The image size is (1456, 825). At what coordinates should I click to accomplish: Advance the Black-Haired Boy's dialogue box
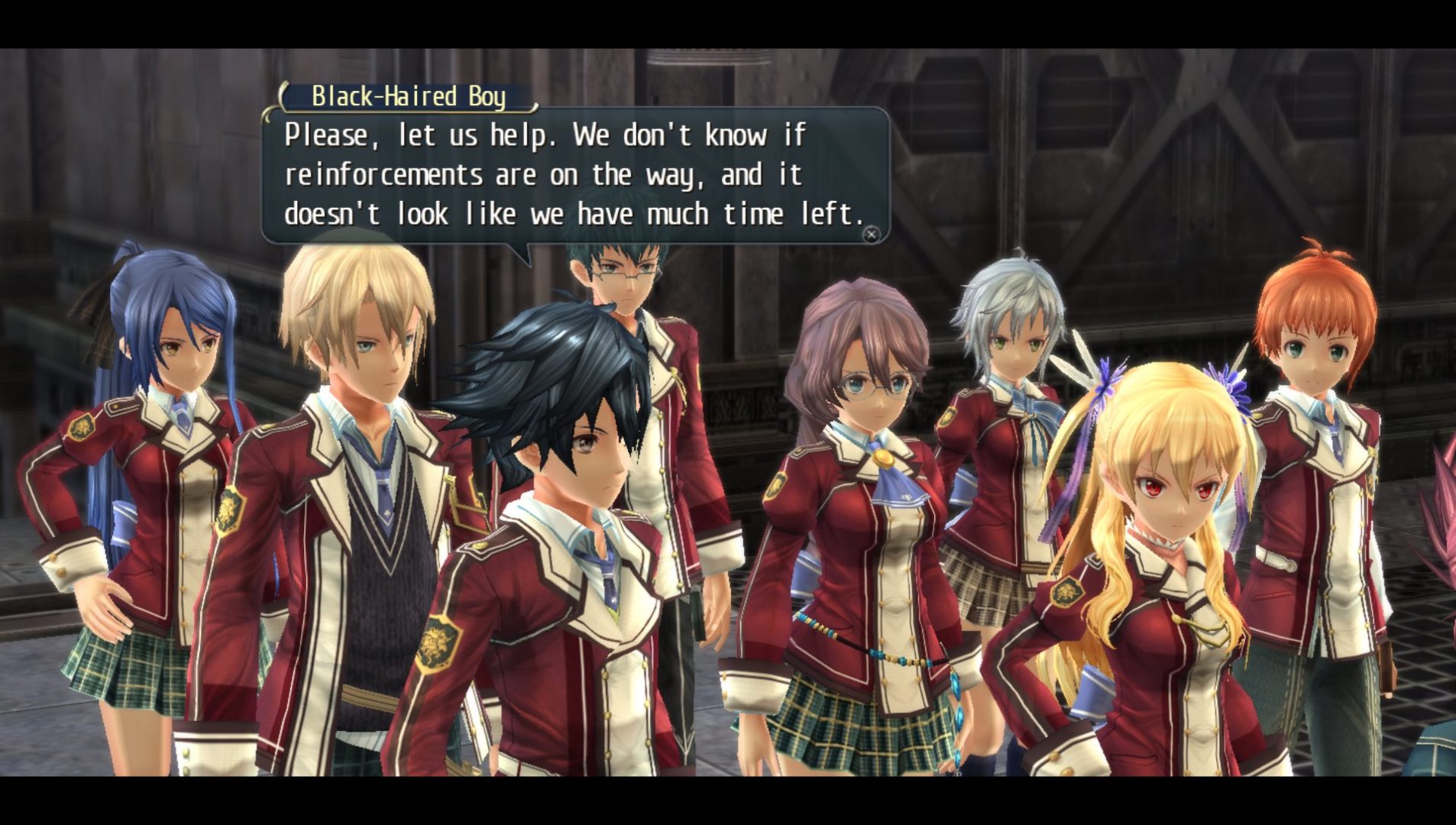[x=871, y=235]
